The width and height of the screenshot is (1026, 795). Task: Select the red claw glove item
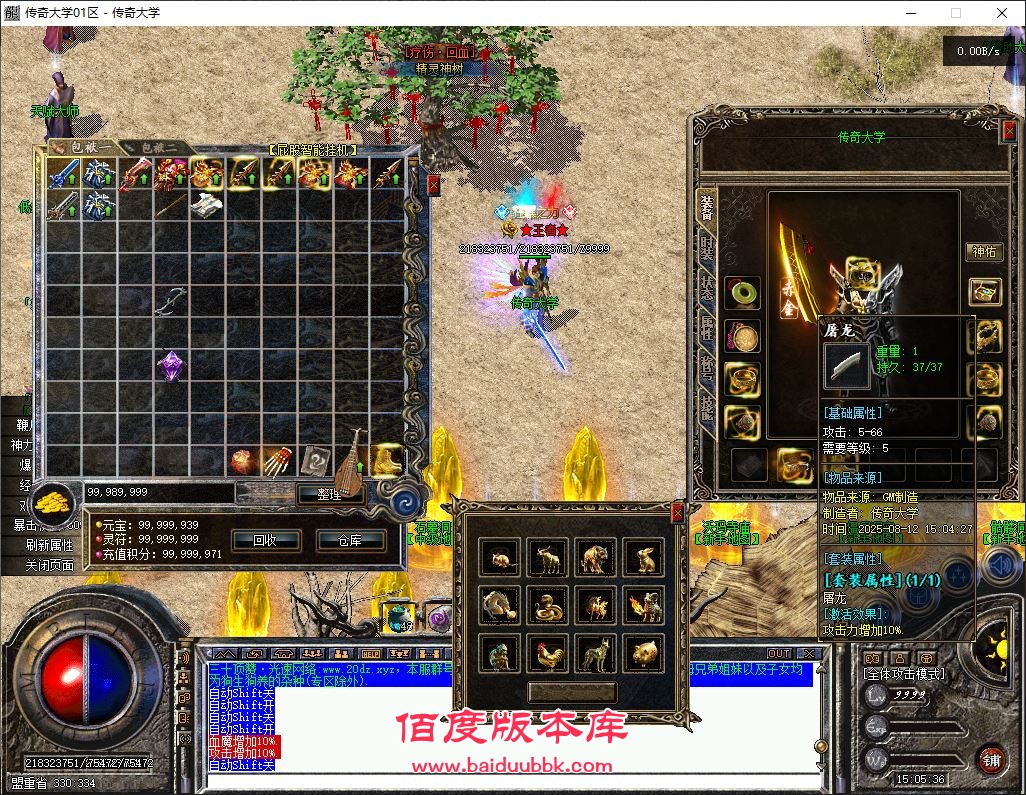point(277,460)
